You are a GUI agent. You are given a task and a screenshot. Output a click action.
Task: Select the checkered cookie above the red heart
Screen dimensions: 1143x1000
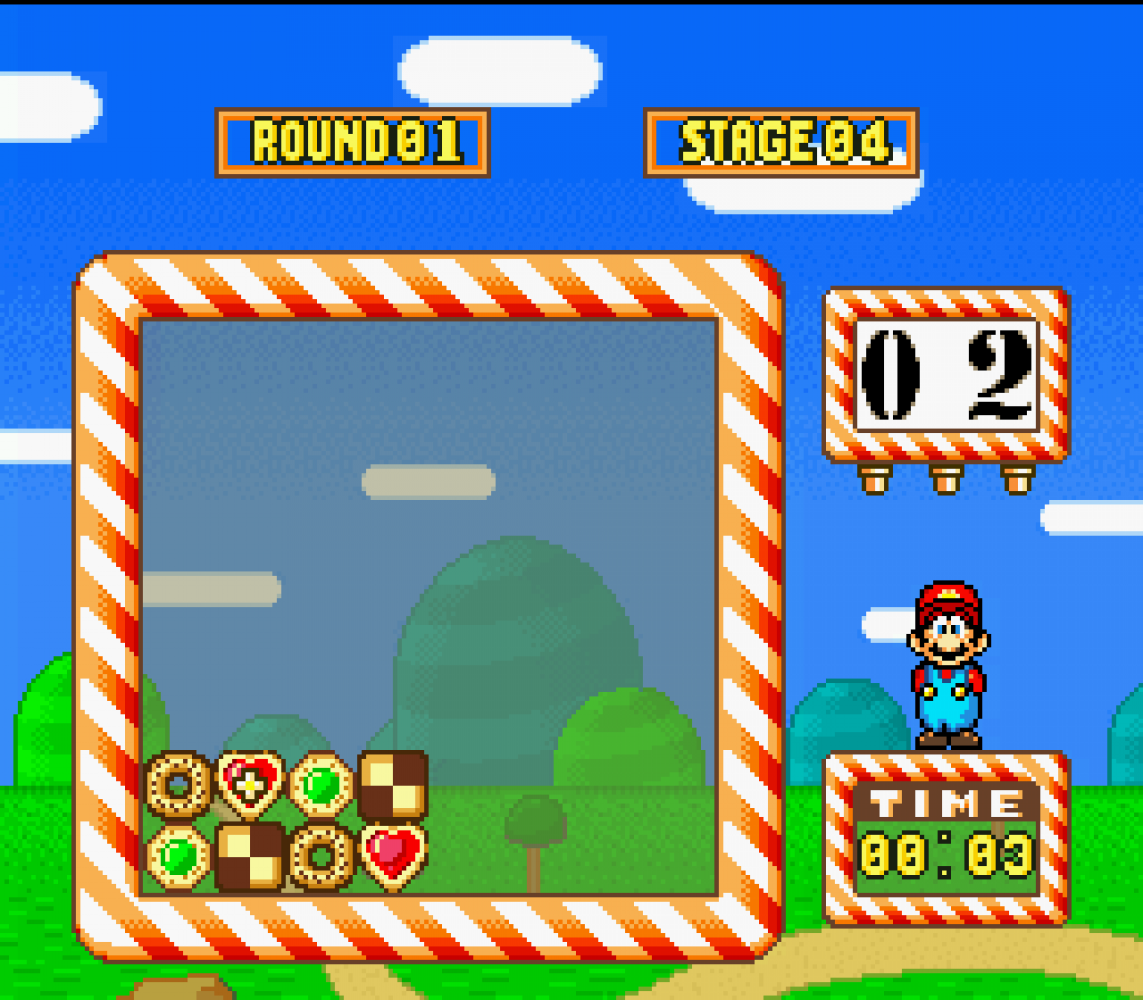pos(393,784)
